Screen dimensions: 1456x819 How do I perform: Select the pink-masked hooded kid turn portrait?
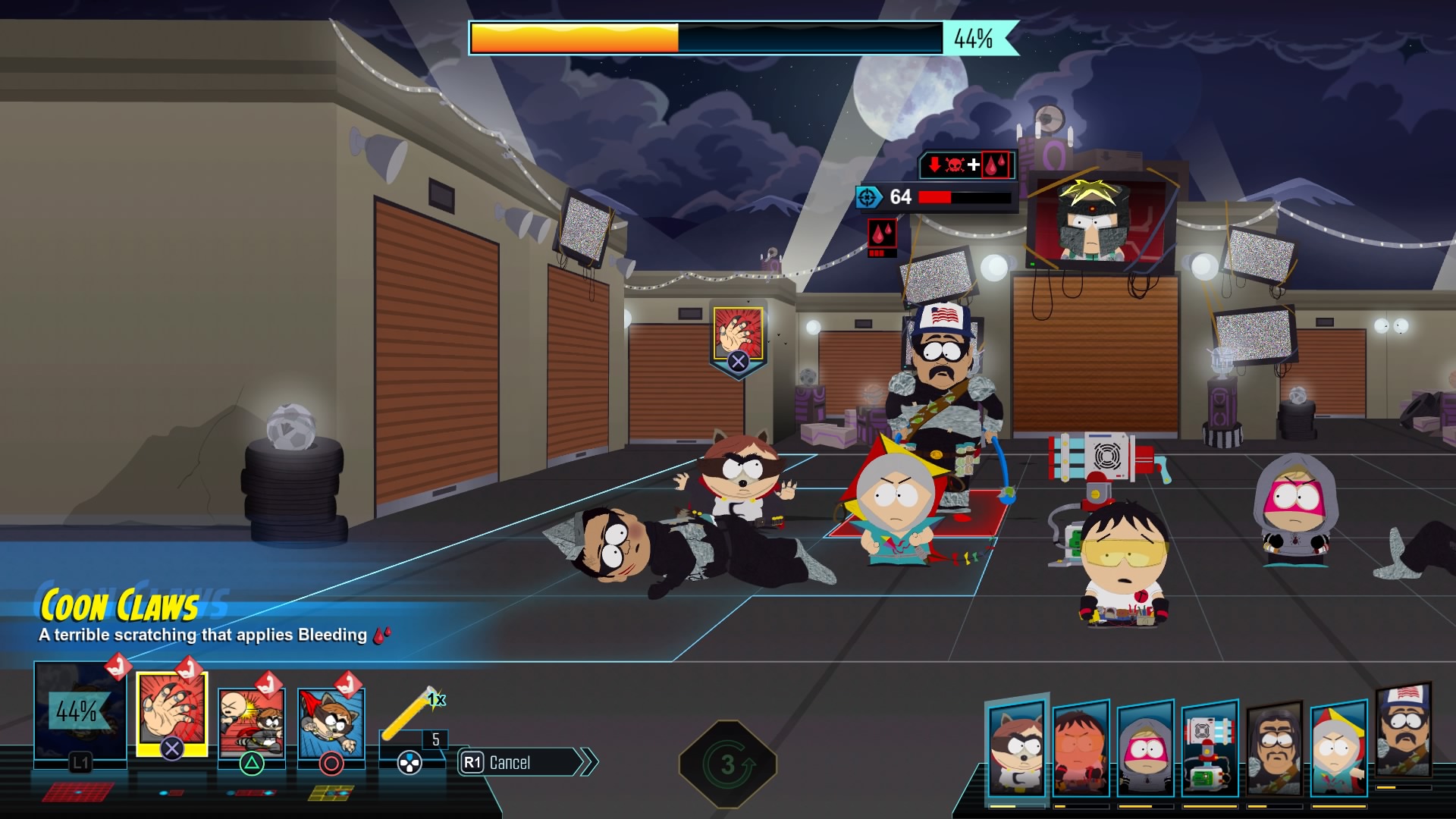pos(1145,749)
